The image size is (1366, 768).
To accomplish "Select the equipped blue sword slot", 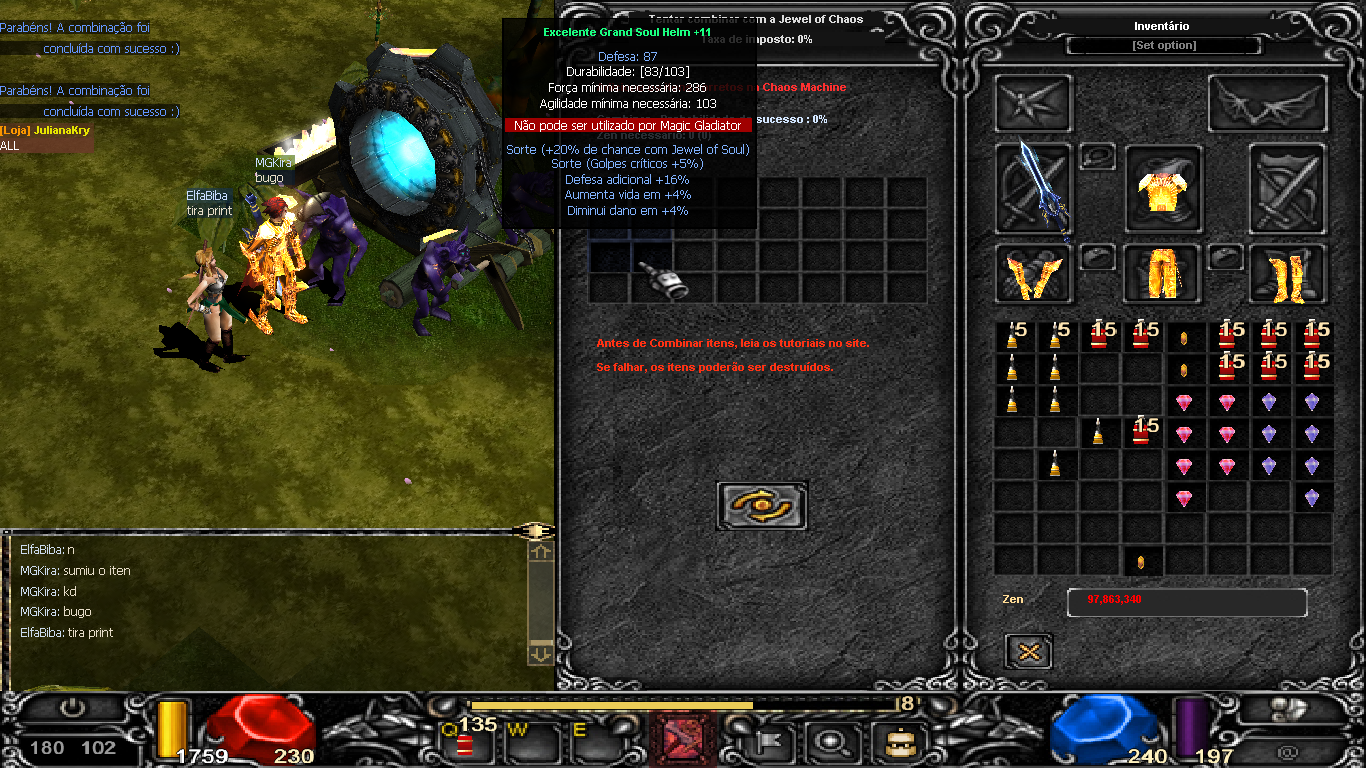I will pyautogui.click(x=1033, y=187).
